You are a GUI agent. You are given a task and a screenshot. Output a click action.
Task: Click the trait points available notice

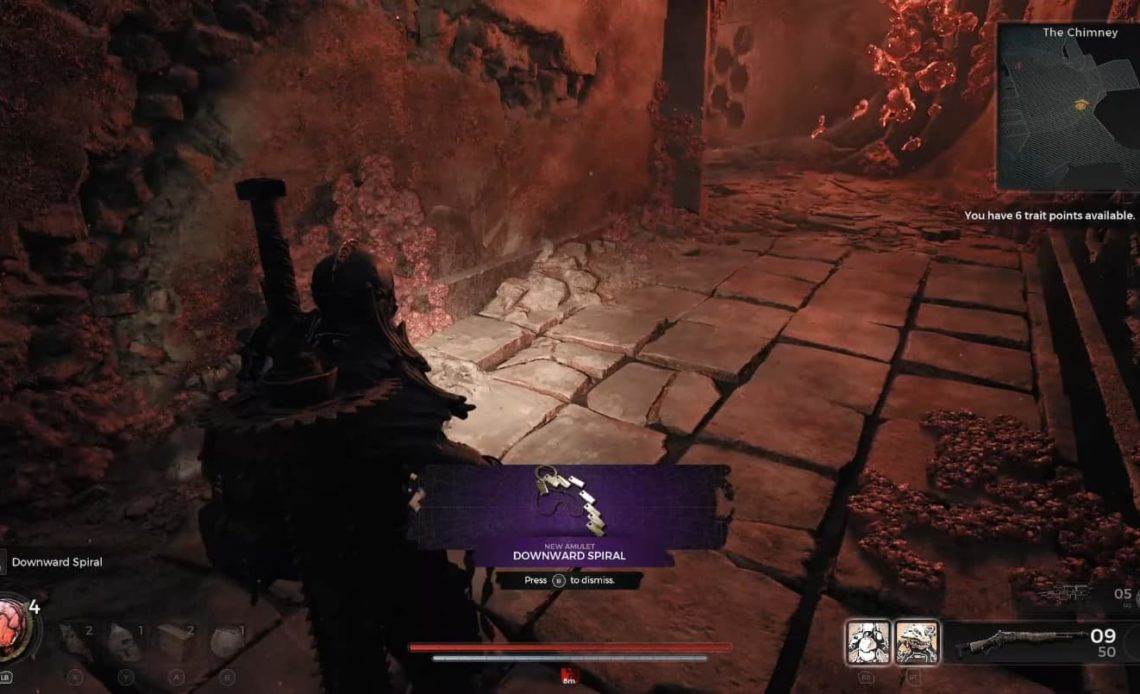point(1050,215)
